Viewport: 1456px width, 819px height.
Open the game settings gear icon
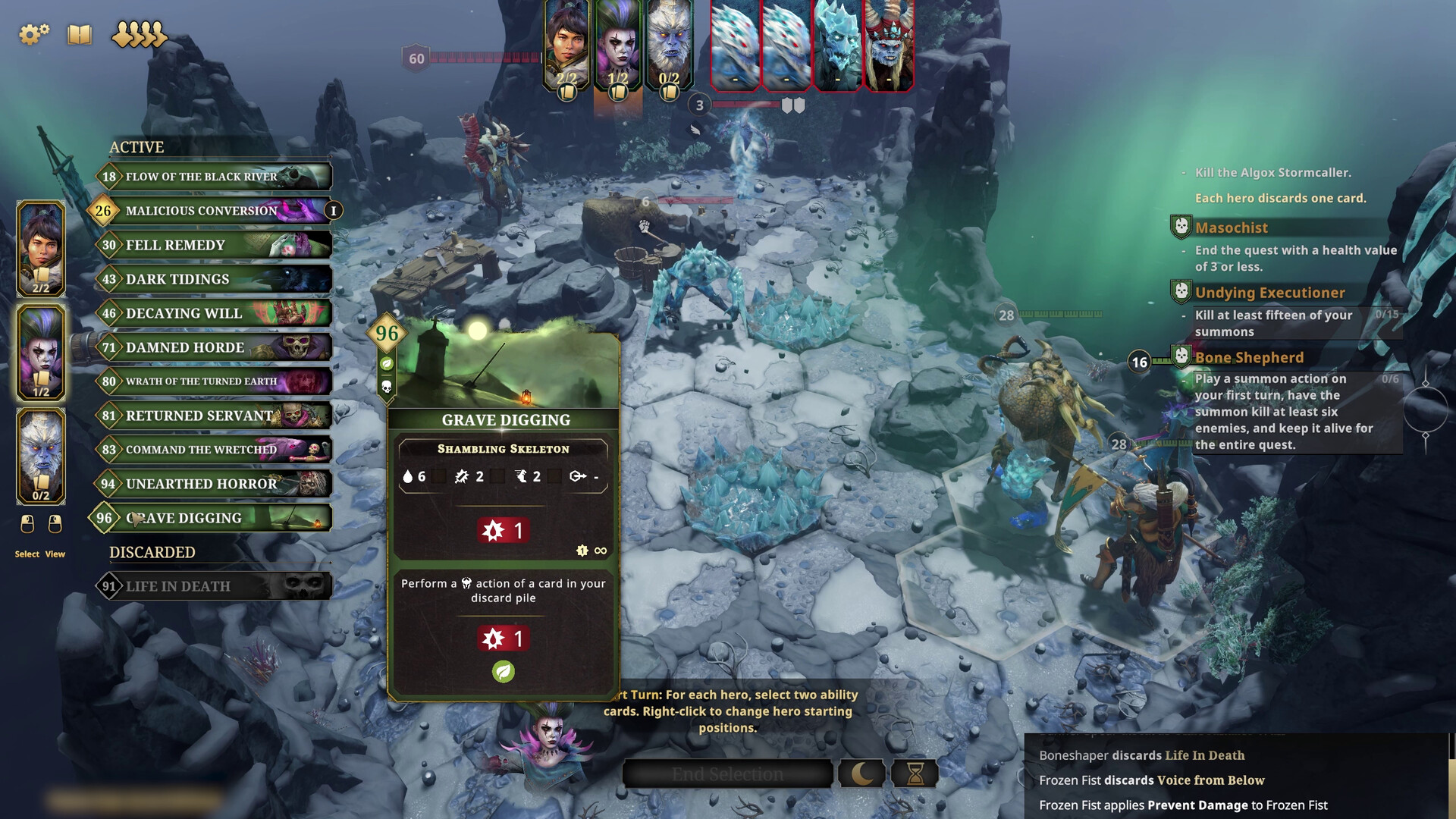coord(32,34)
